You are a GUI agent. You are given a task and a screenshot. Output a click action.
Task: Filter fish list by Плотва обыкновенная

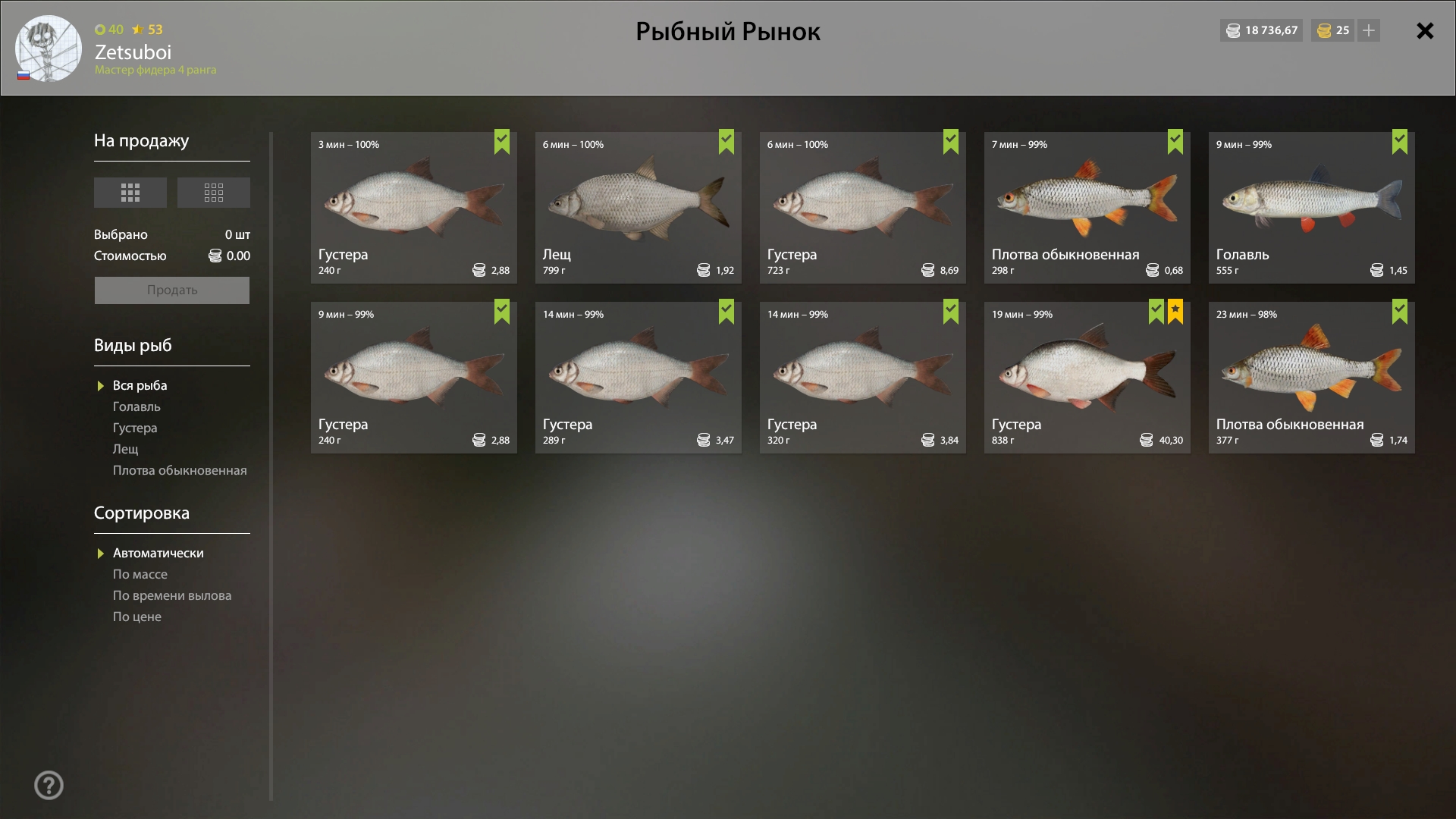(180, 471)
